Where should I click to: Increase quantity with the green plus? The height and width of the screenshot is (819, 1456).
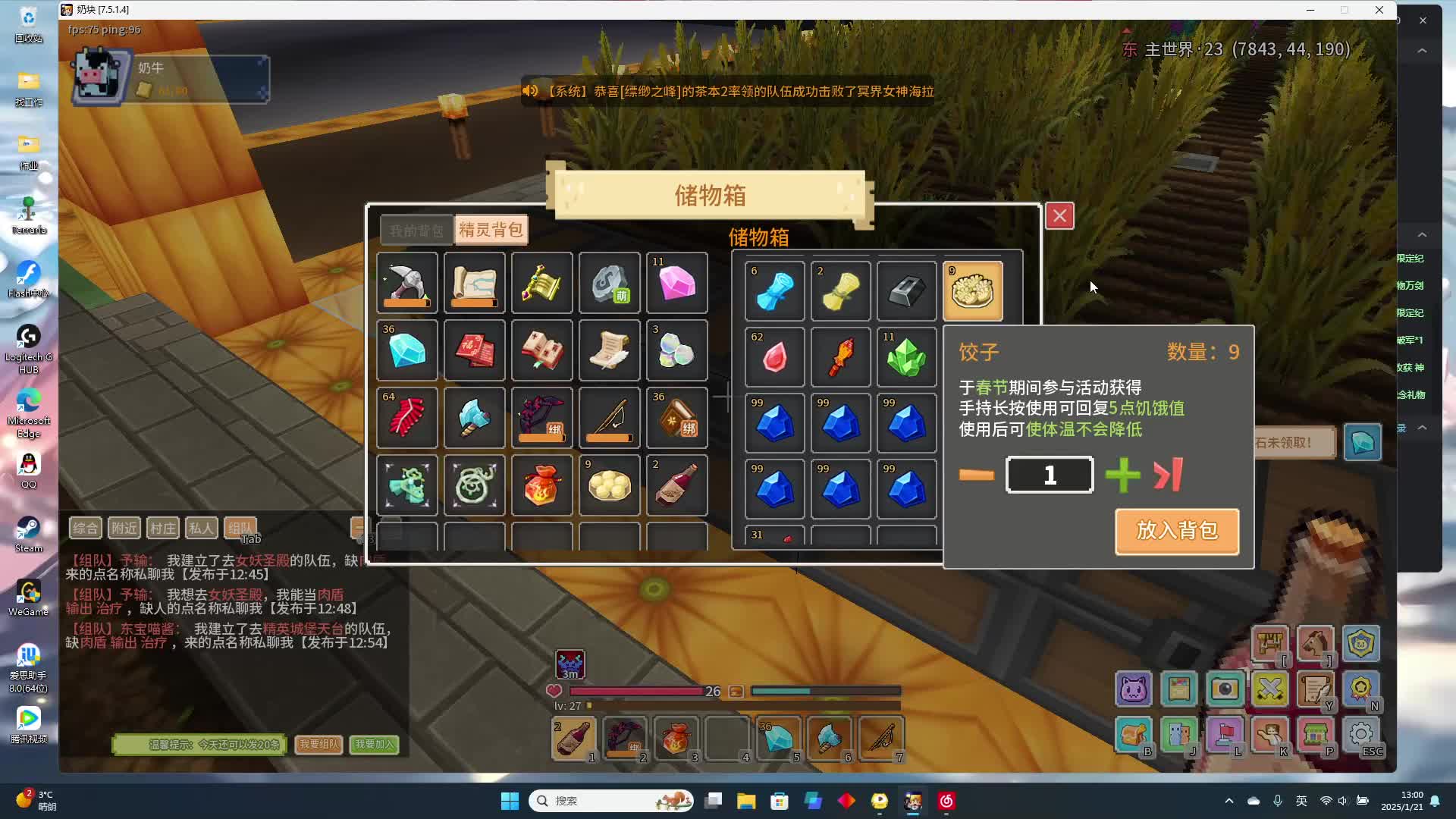point(1122,475)
